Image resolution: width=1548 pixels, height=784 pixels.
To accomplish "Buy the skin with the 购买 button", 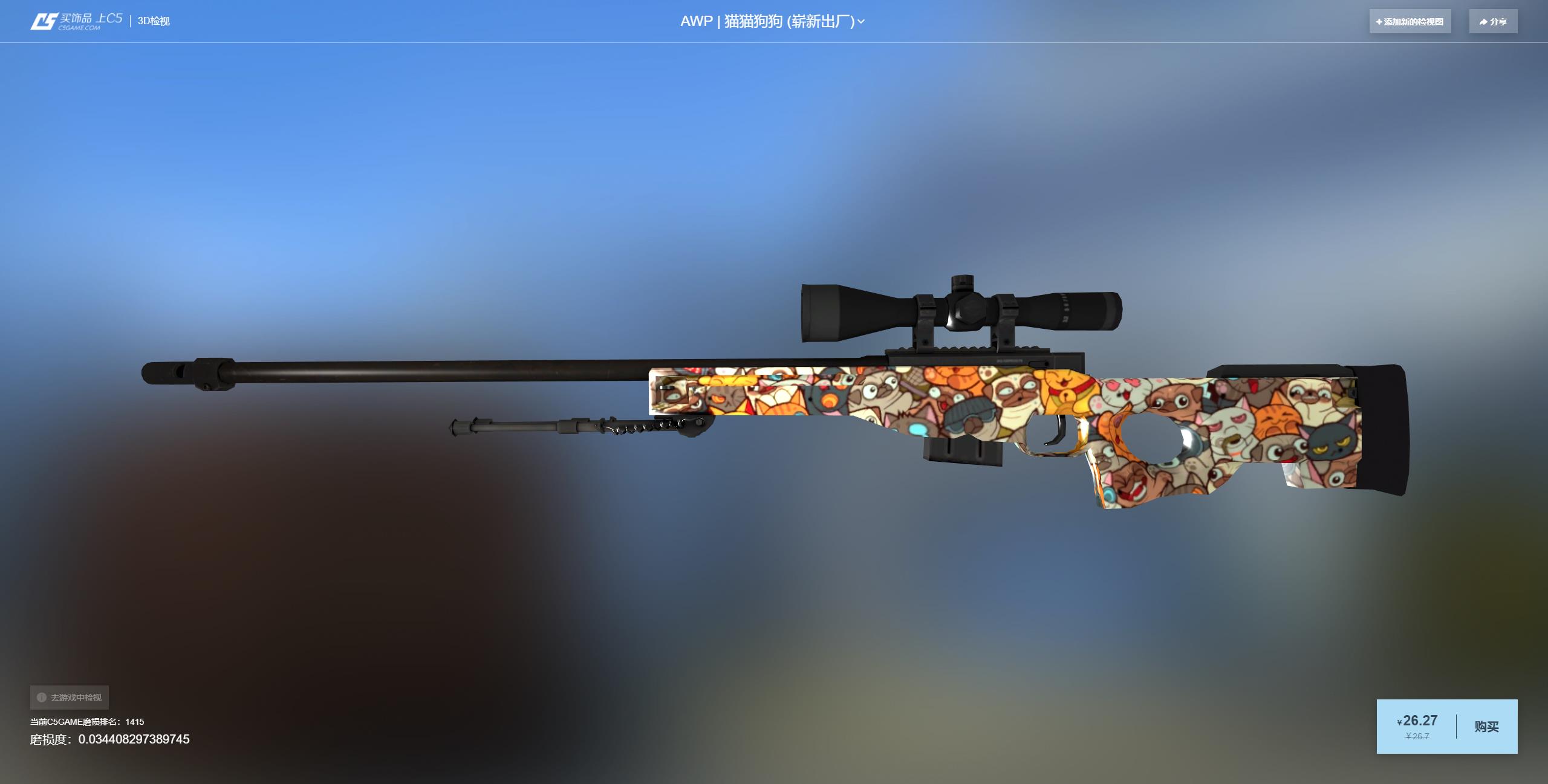I will point(1486,727).
